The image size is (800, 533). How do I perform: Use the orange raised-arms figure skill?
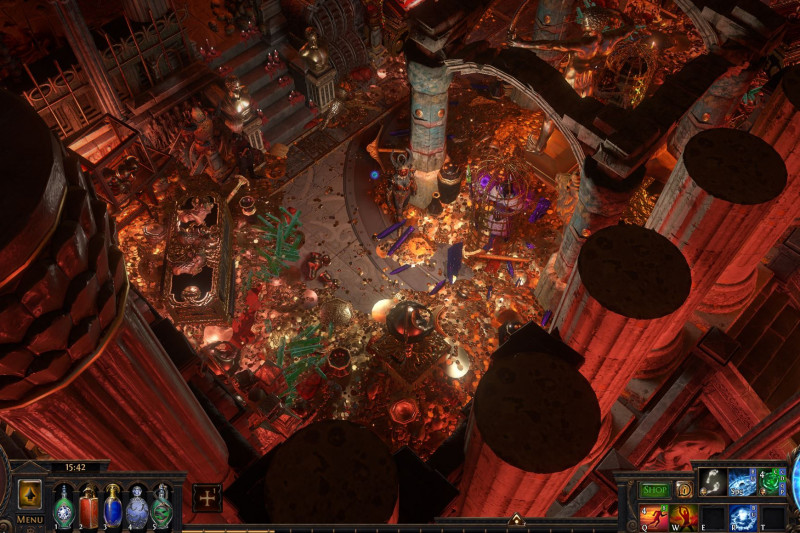pos(683,516)
